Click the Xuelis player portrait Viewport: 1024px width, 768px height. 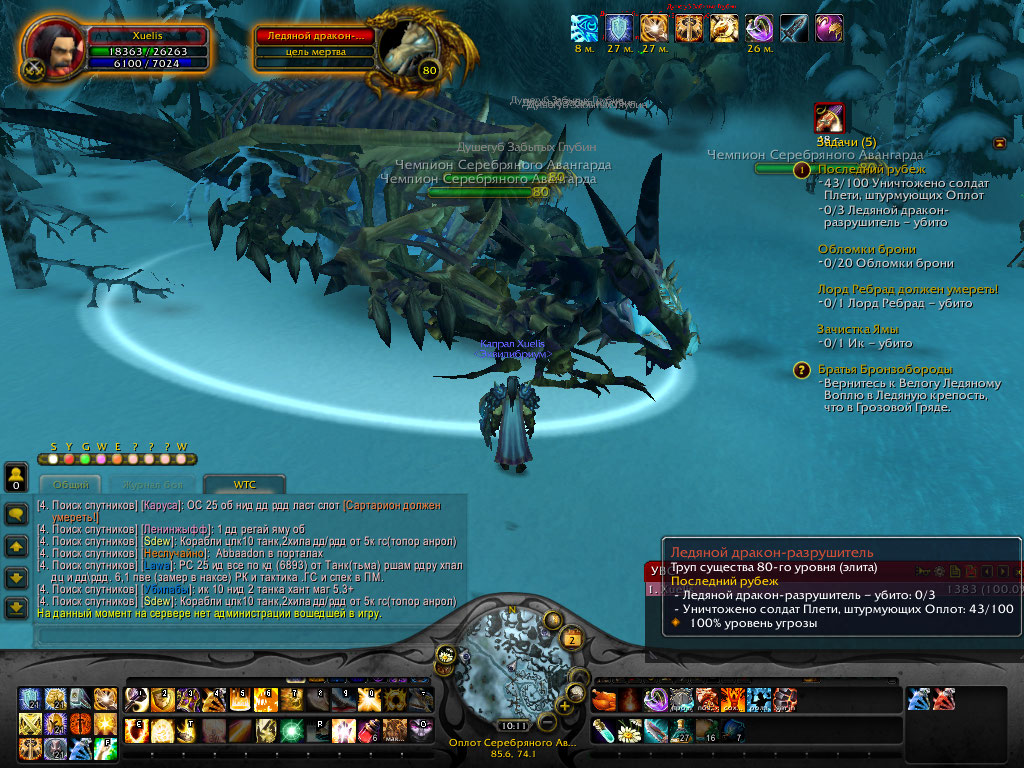(54, 49)
